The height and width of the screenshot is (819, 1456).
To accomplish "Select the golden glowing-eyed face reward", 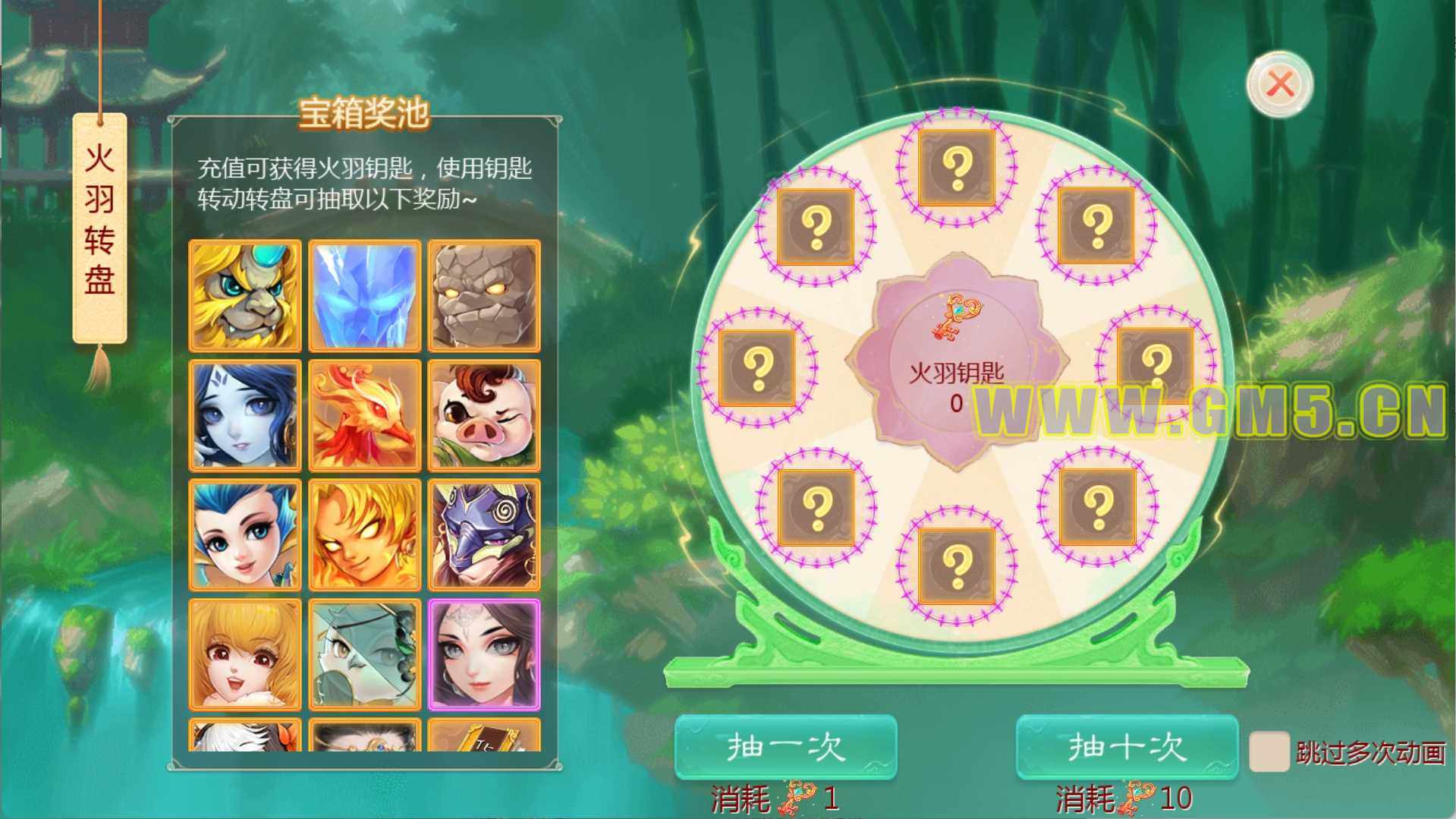I will tap(365, 534).
